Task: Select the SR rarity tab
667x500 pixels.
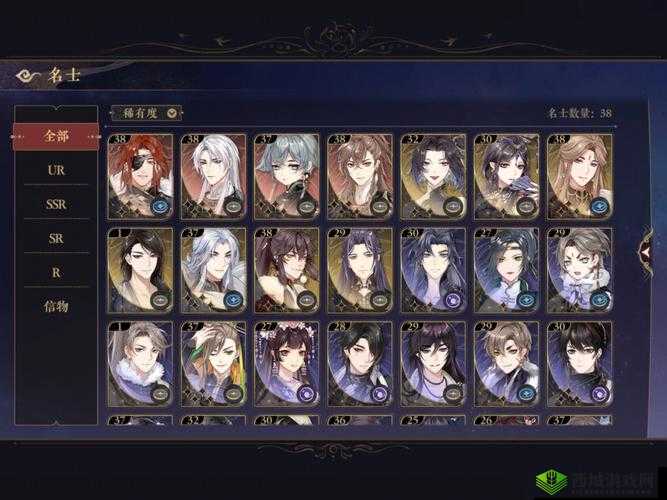Action: pyautogui.click(x=56, y=238)
